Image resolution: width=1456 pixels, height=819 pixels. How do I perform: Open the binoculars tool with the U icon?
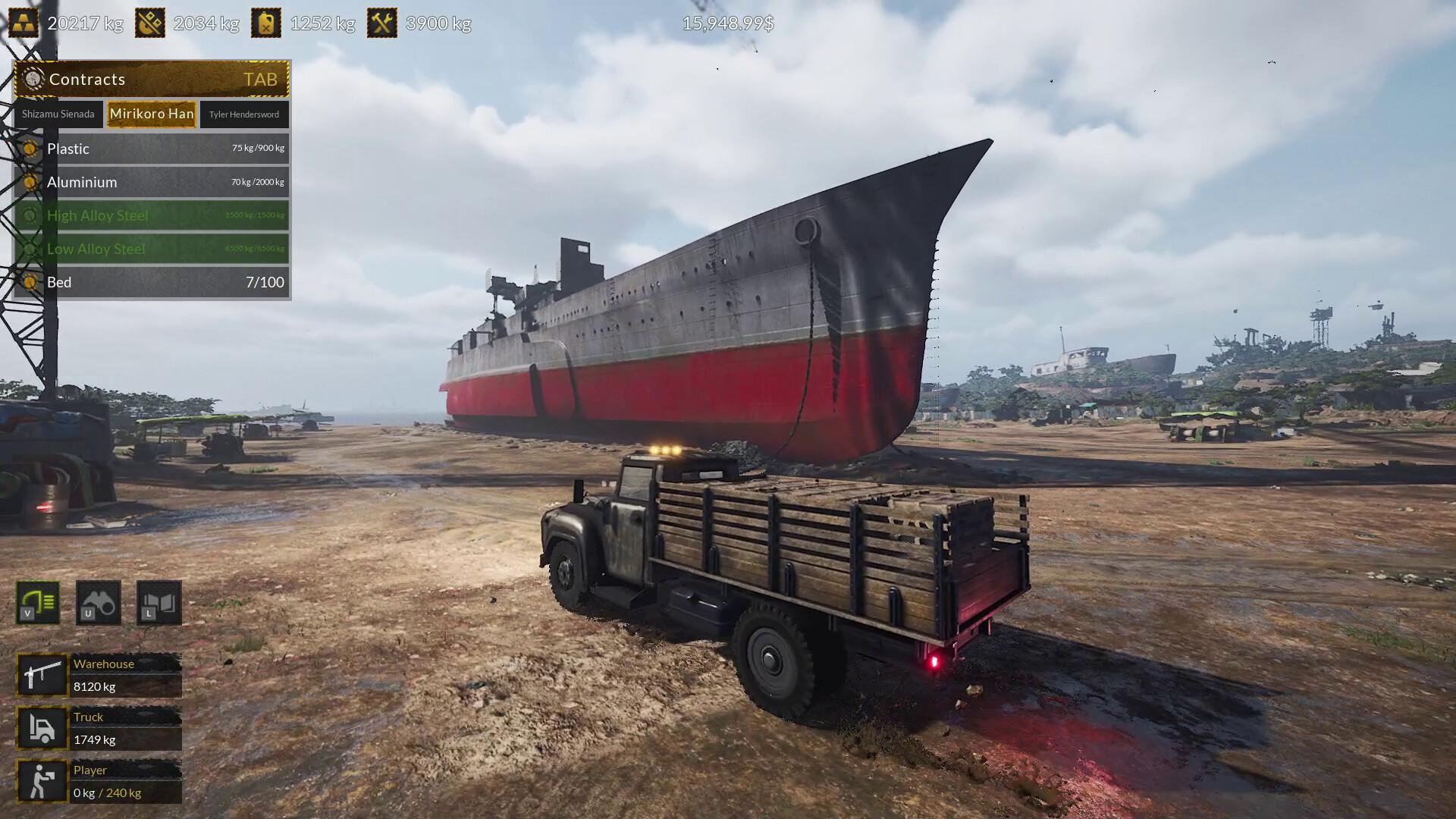click(98, 603)
